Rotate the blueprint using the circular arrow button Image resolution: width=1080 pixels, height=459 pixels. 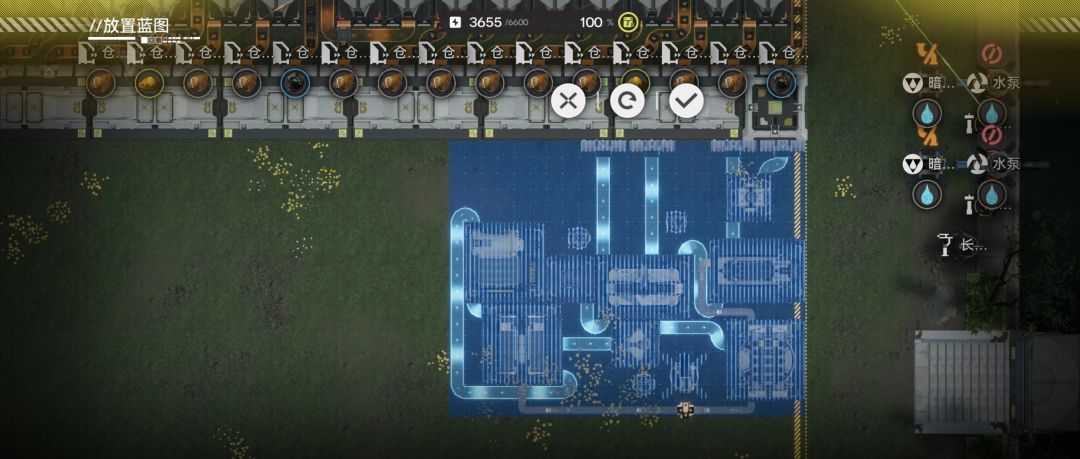[x=627, y=100]
